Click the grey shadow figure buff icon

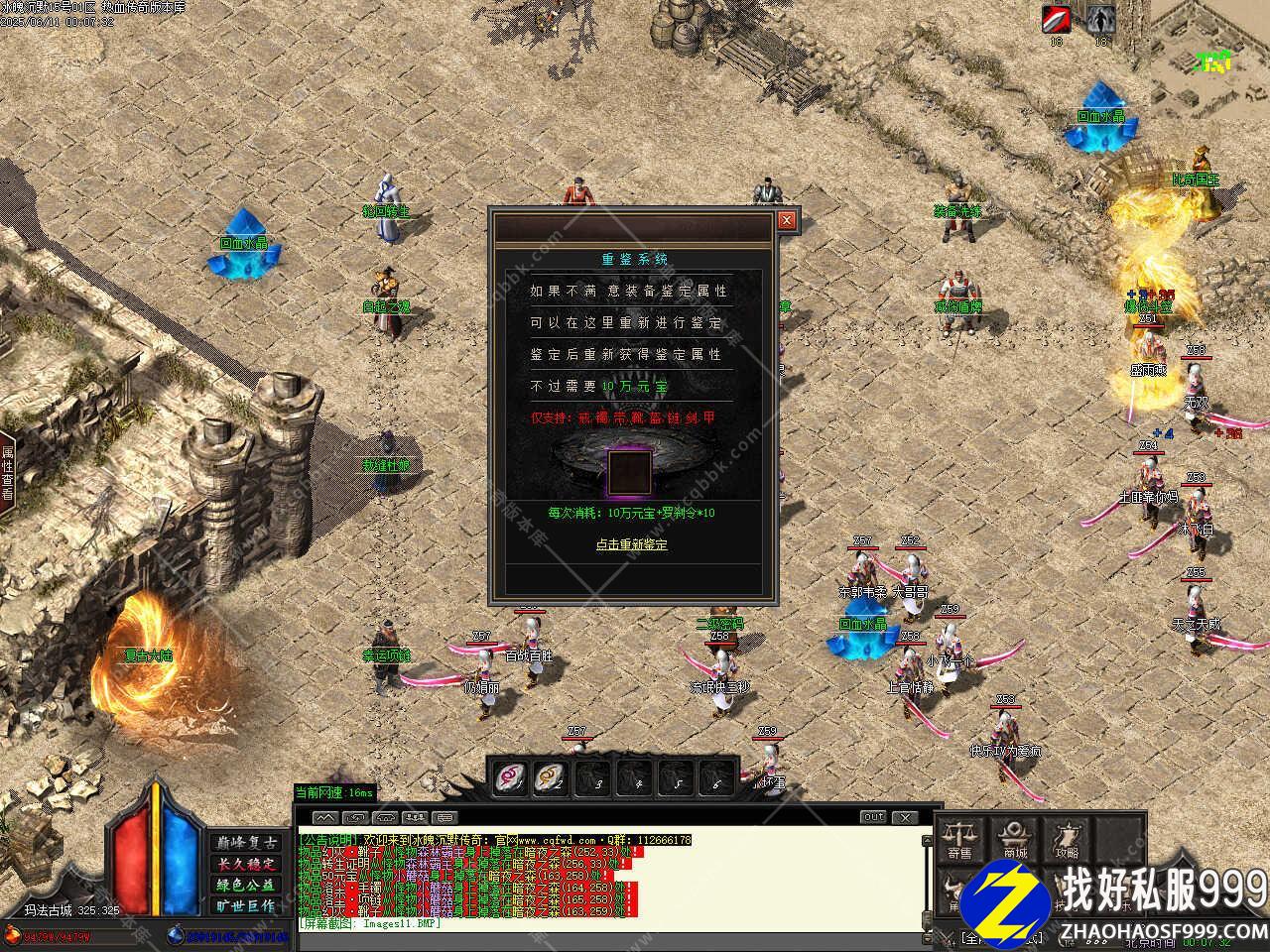tap(1100, 19)
